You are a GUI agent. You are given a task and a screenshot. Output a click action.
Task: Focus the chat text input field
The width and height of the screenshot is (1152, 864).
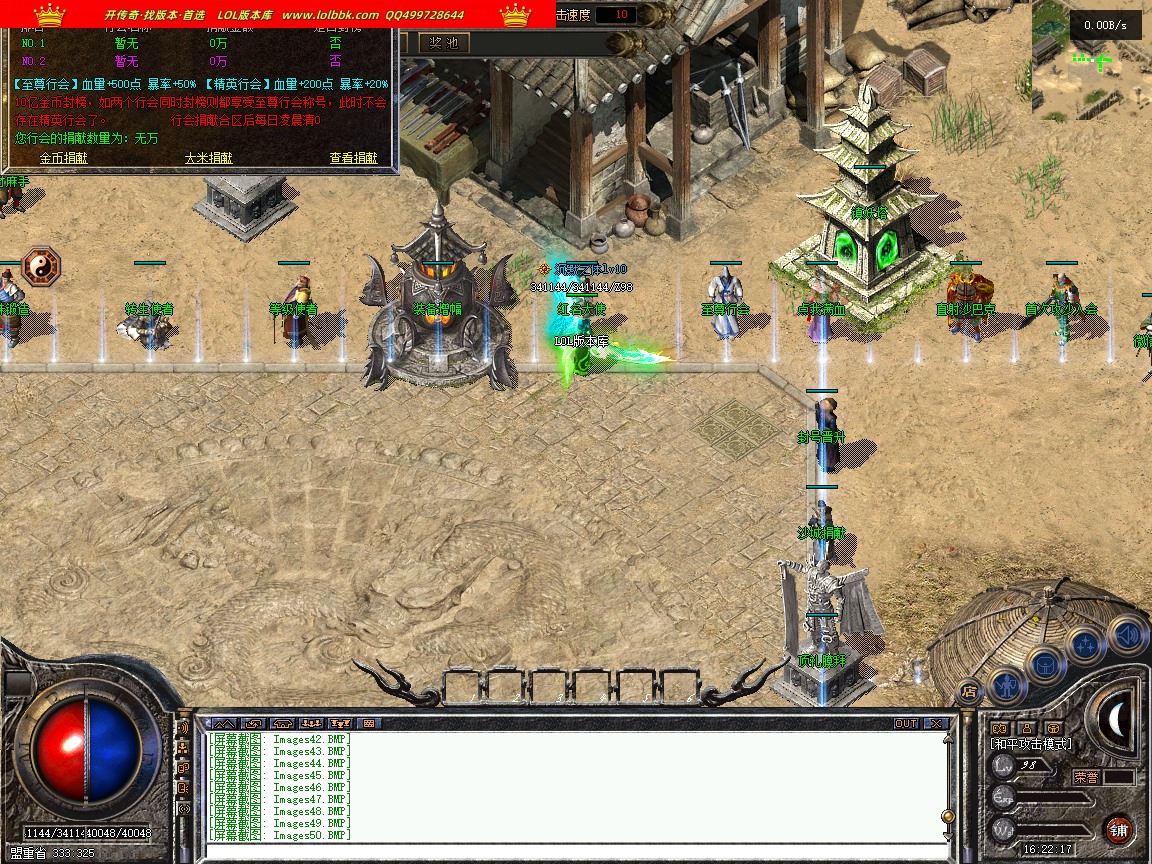tap(570, 851)
